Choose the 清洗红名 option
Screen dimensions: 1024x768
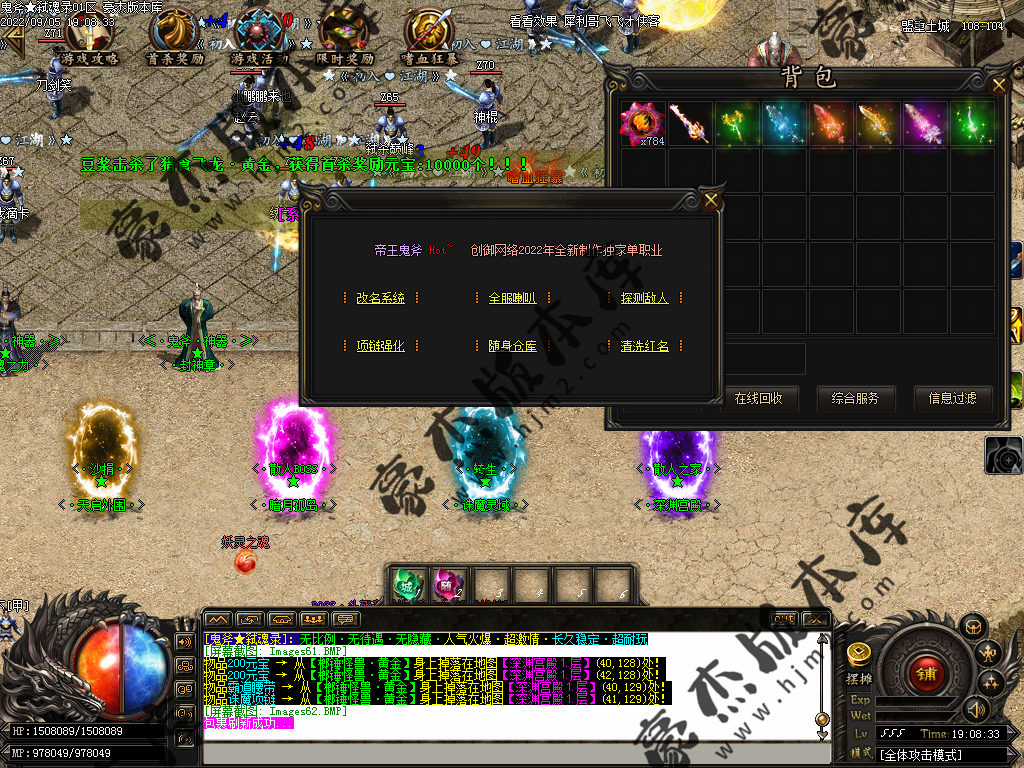click(644, 346)
